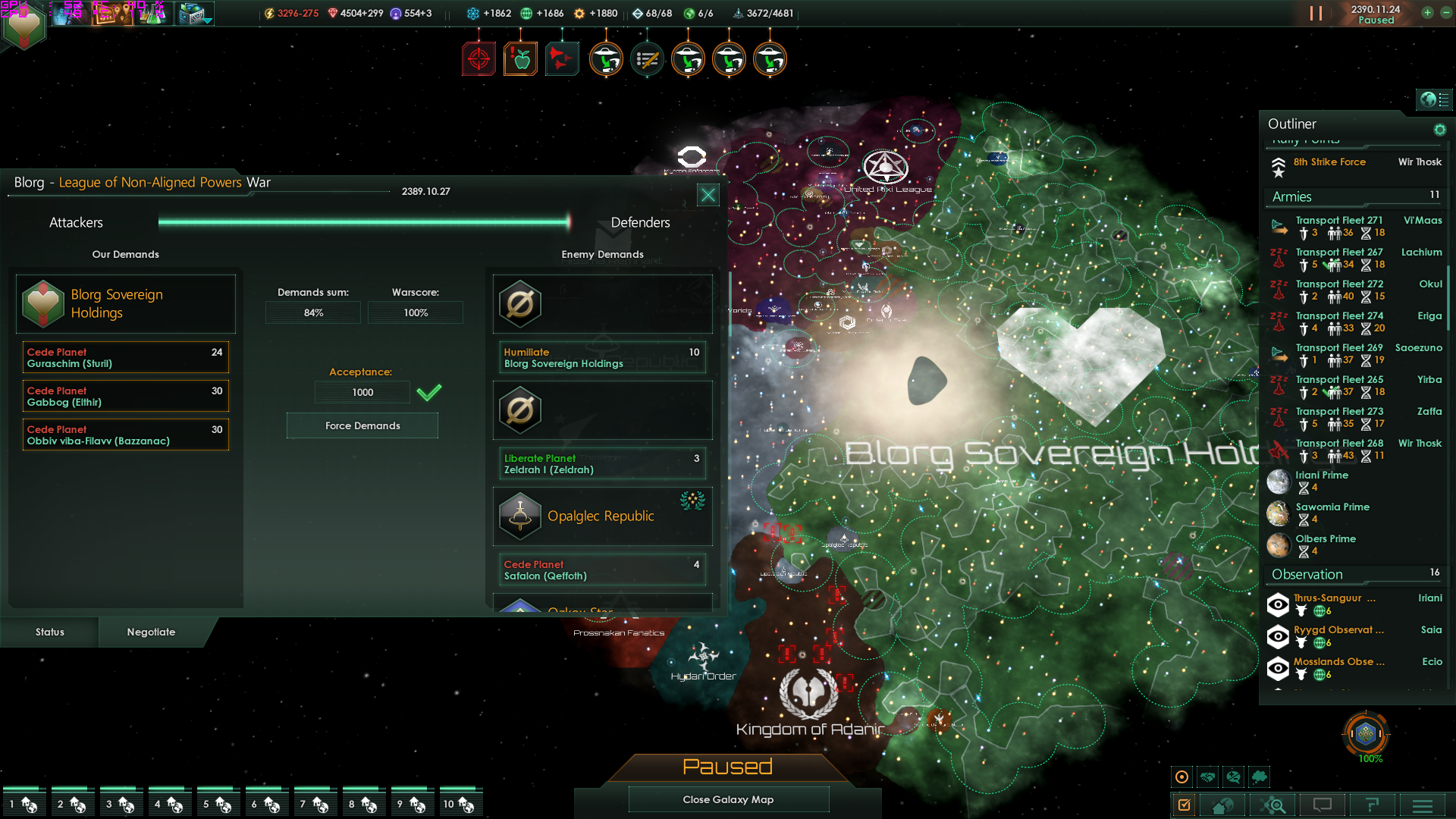Image resolution: width=1456 pixels, height=819 pixels.
Task: Close the war overview window
Action: [708, 195]
